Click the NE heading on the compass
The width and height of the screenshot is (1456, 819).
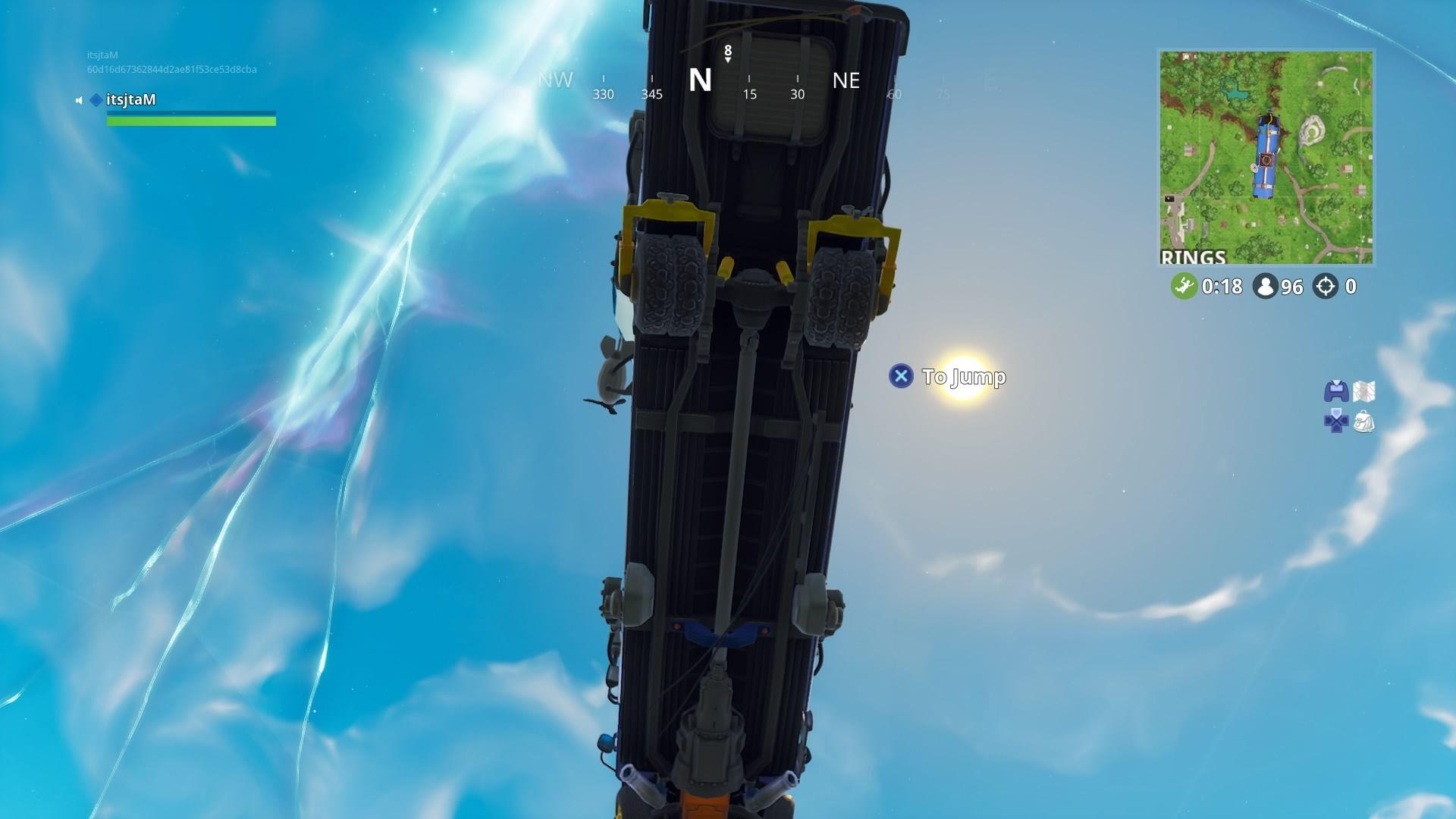click(x=846, y=81)
